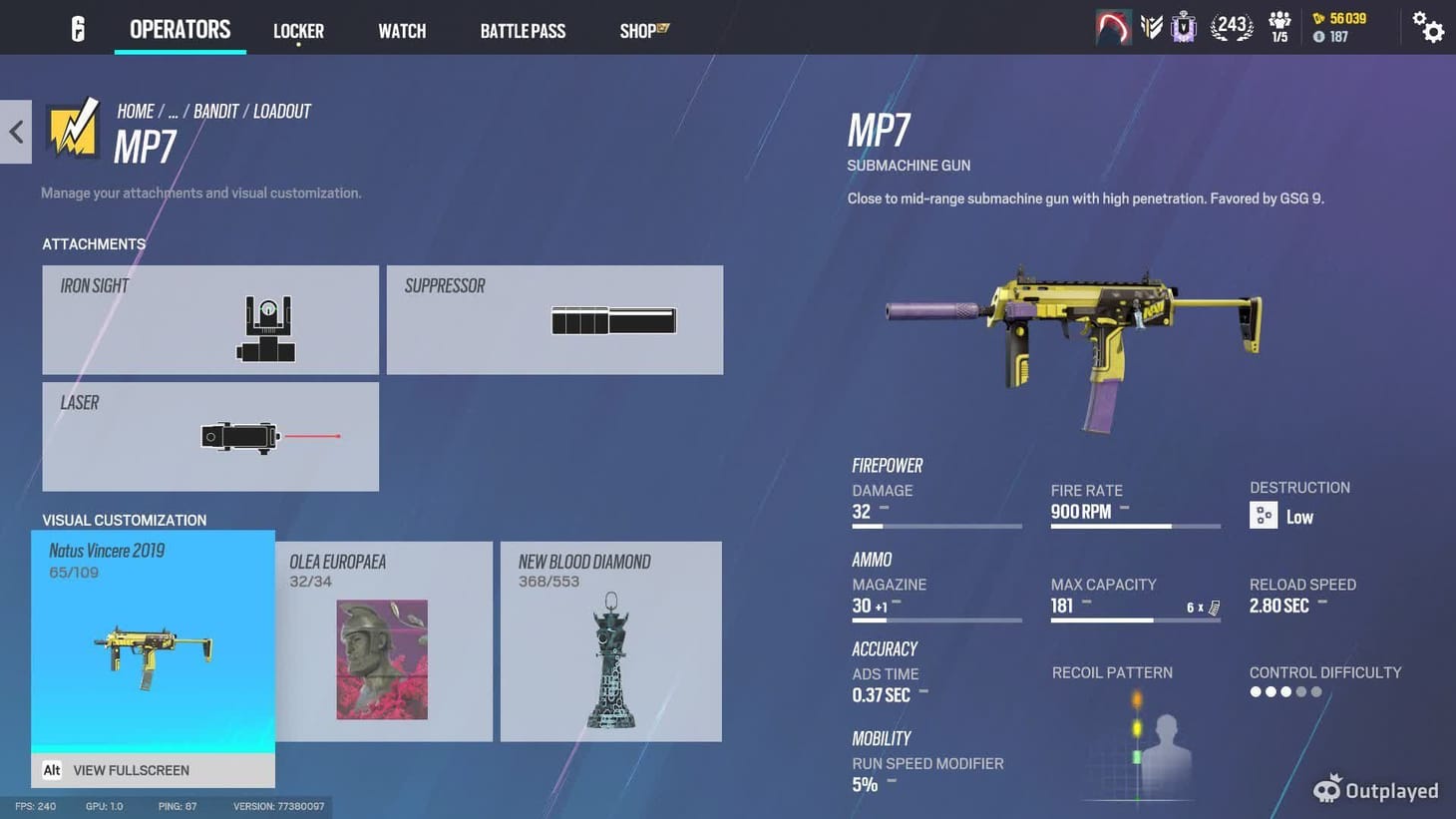This screenshot has height=819, width=1456.
Task: Toggle the Laser attachment slot
Action: tap(209, 436)
